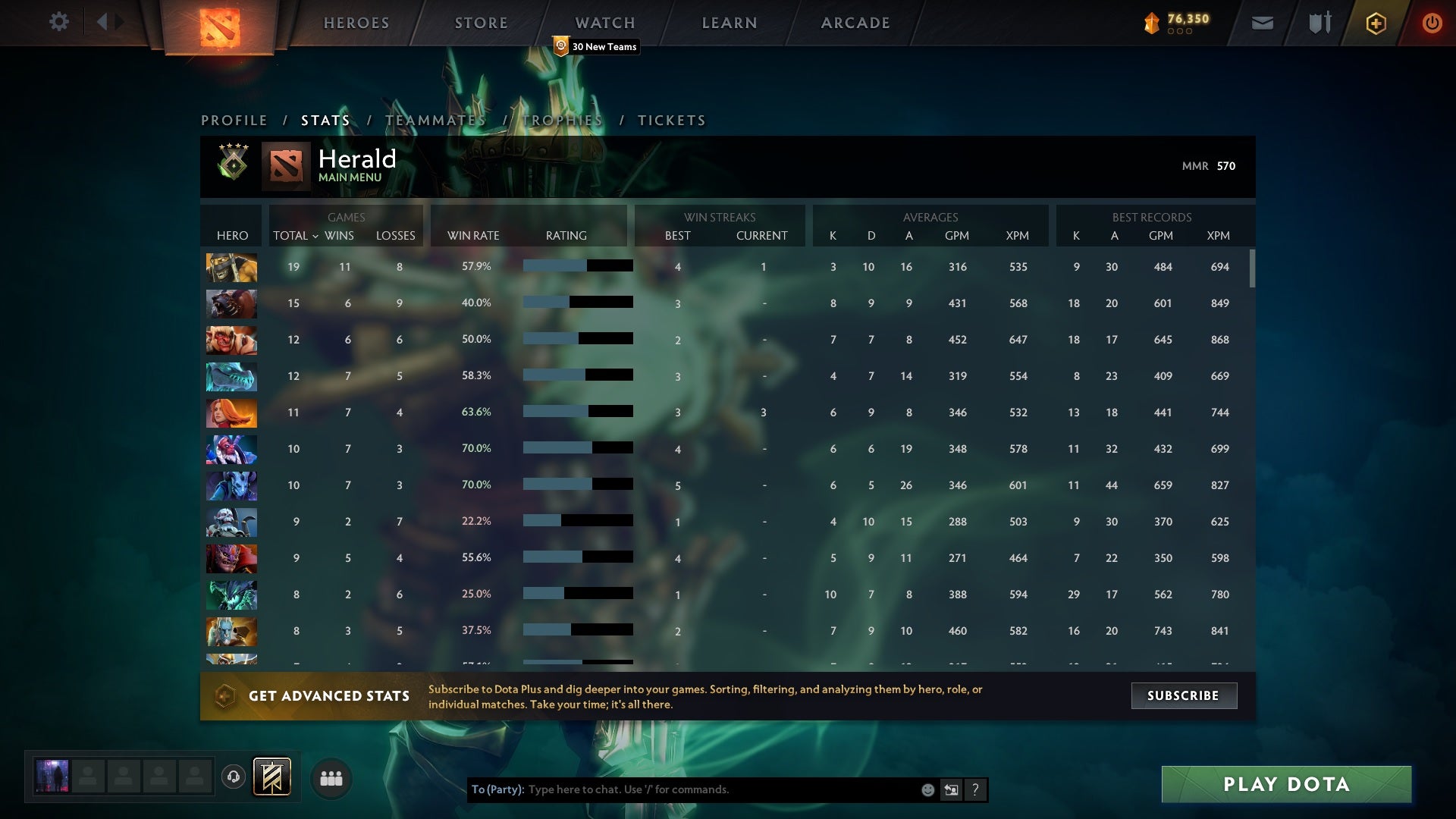Viewport: 1456px width, 819px height.
Task: Open Dota Plus hexagonal plus icon
Action: [1376, 23]
